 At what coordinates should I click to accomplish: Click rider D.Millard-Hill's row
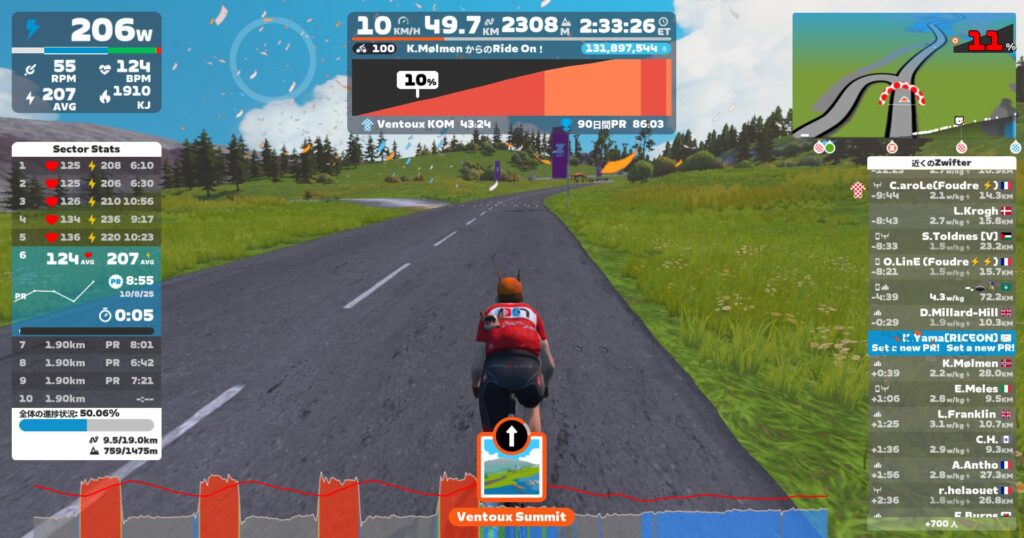click(x=940, y=317)
